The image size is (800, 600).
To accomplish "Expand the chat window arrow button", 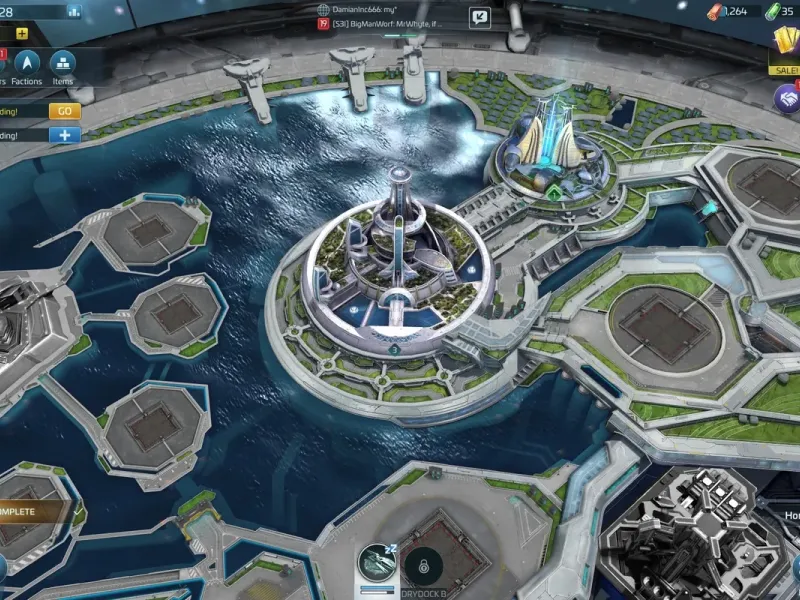I will click(480, 16).
